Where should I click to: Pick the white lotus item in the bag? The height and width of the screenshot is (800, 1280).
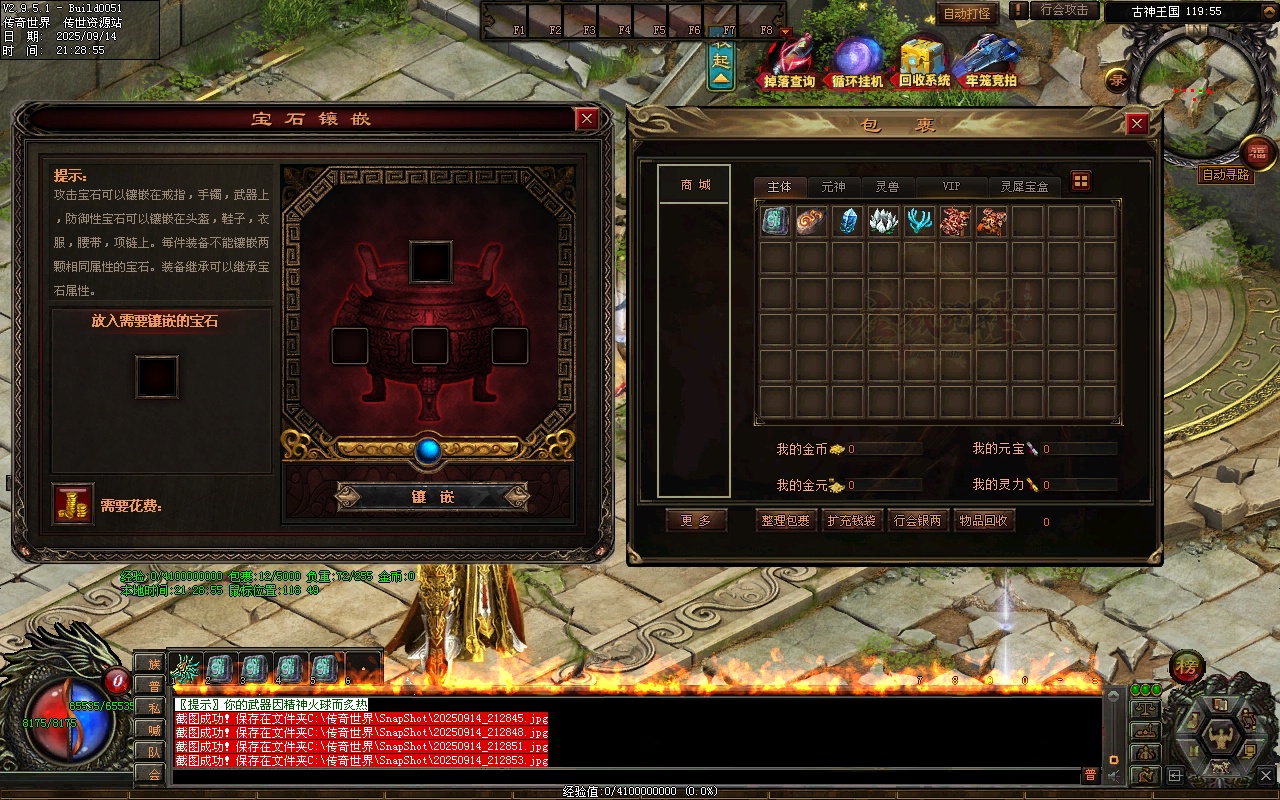pyautogui.click(x=883, y=221)
